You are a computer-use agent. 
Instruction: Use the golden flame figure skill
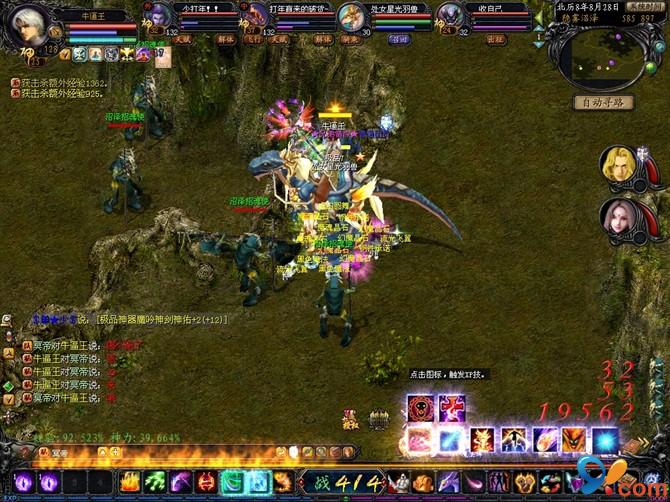coord(483,440)
